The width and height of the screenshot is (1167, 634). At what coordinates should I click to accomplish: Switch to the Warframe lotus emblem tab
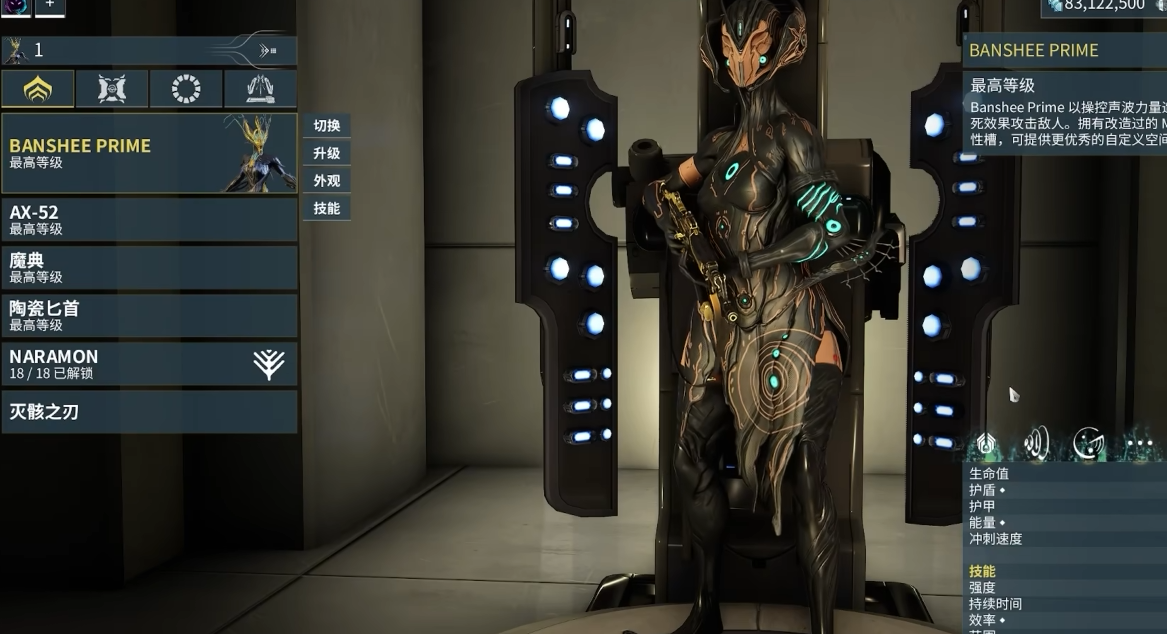(x=38, y=89)
